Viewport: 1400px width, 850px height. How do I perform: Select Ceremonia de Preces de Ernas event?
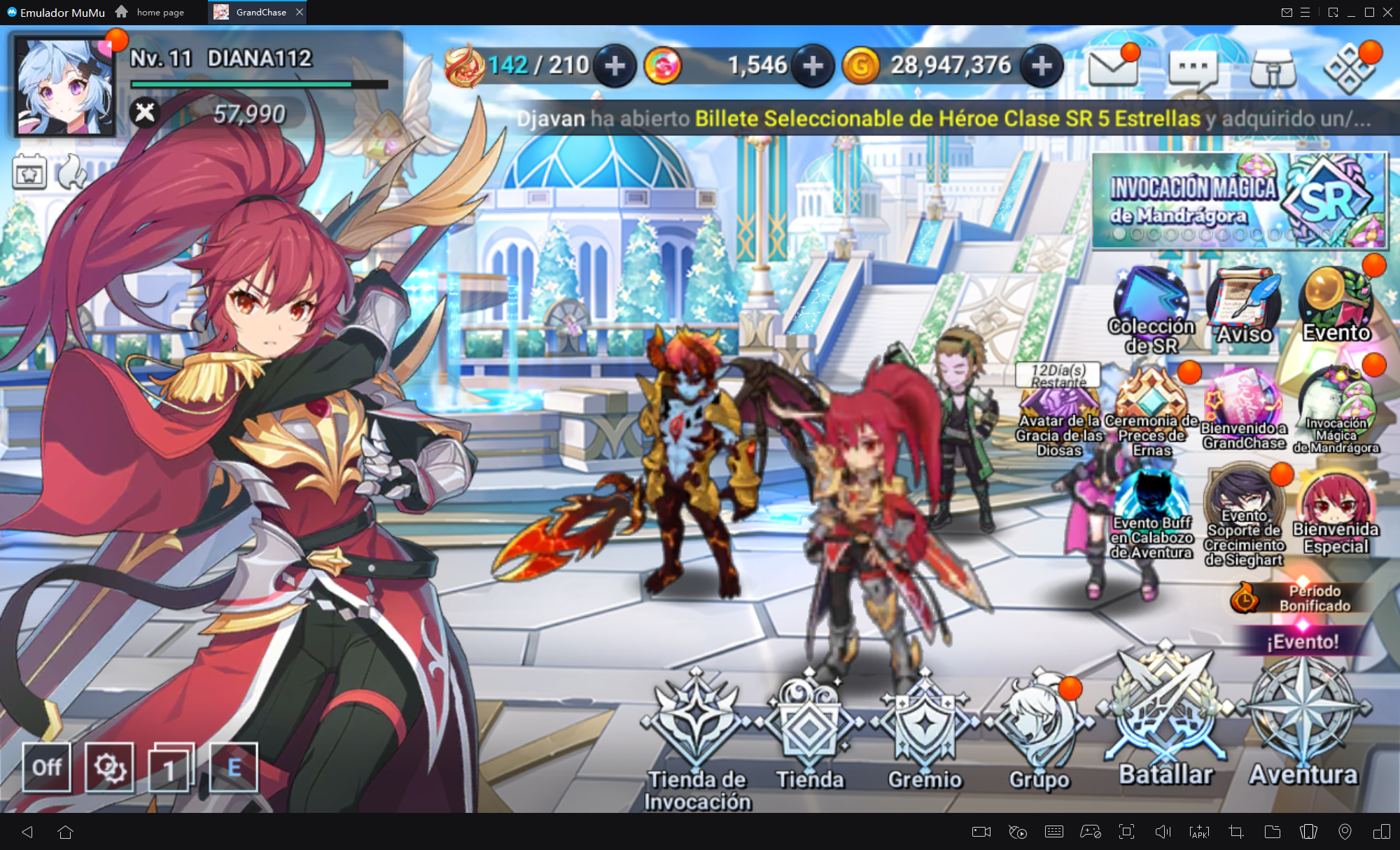click(x=1151, y=410)
